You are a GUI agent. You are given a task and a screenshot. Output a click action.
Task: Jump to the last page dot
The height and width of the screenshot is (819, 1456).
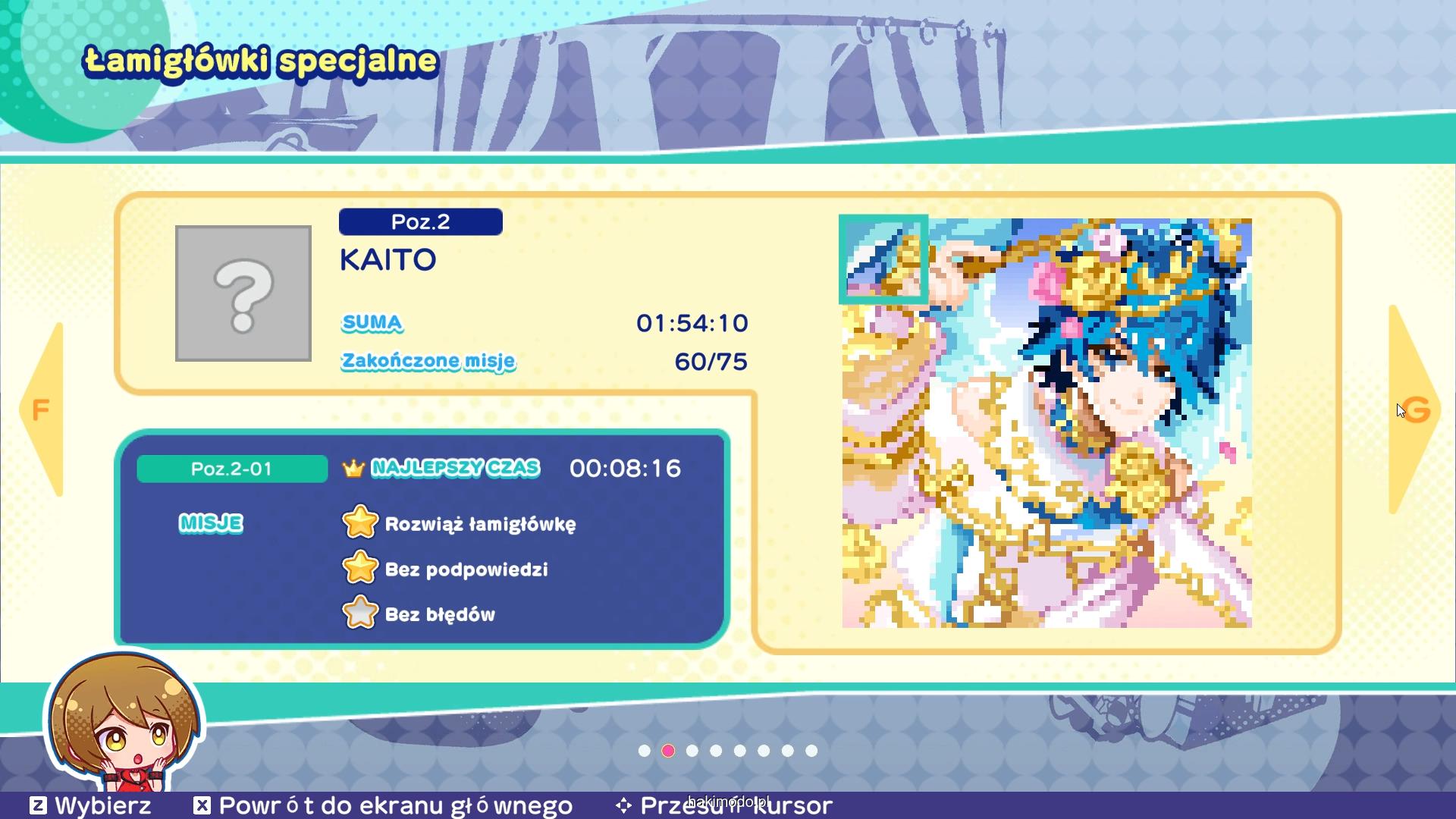[x=811, y=751]
